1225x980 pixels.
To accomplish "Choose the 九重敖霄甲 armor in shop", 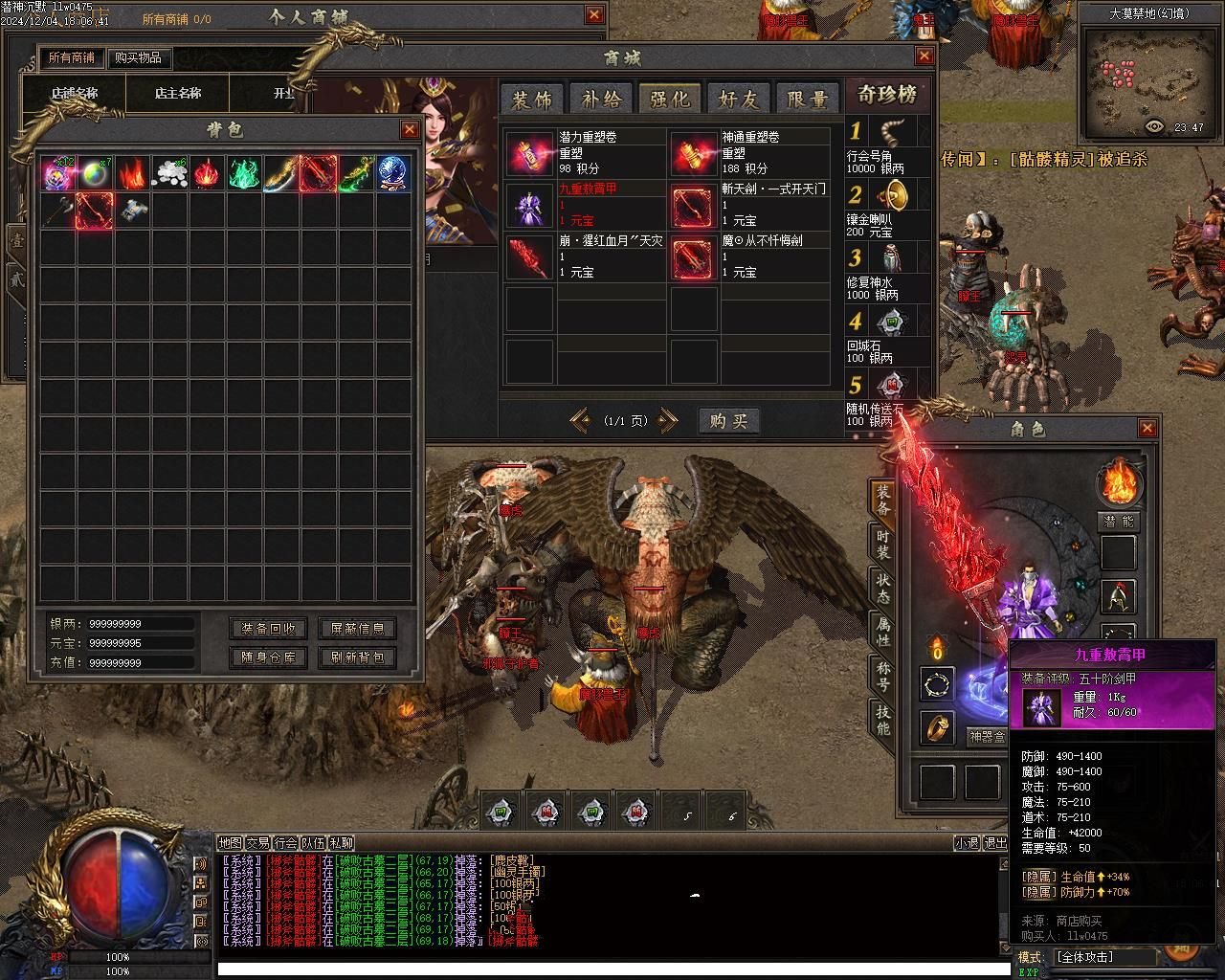I will pos(529,205).
